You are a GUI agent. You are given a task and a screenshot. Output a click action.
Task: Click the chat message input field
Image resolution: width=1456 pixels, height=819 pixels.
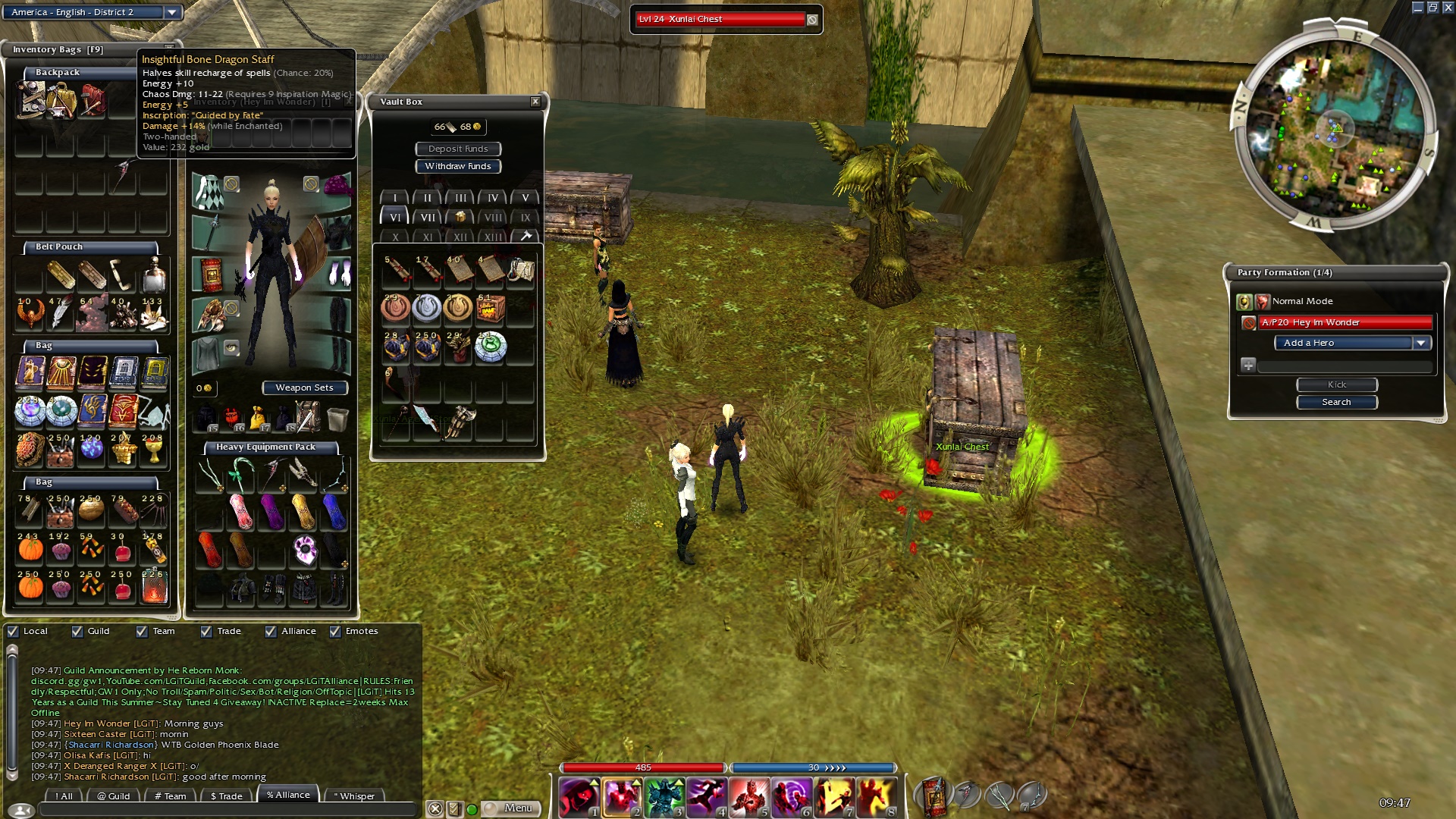(227, 810)
